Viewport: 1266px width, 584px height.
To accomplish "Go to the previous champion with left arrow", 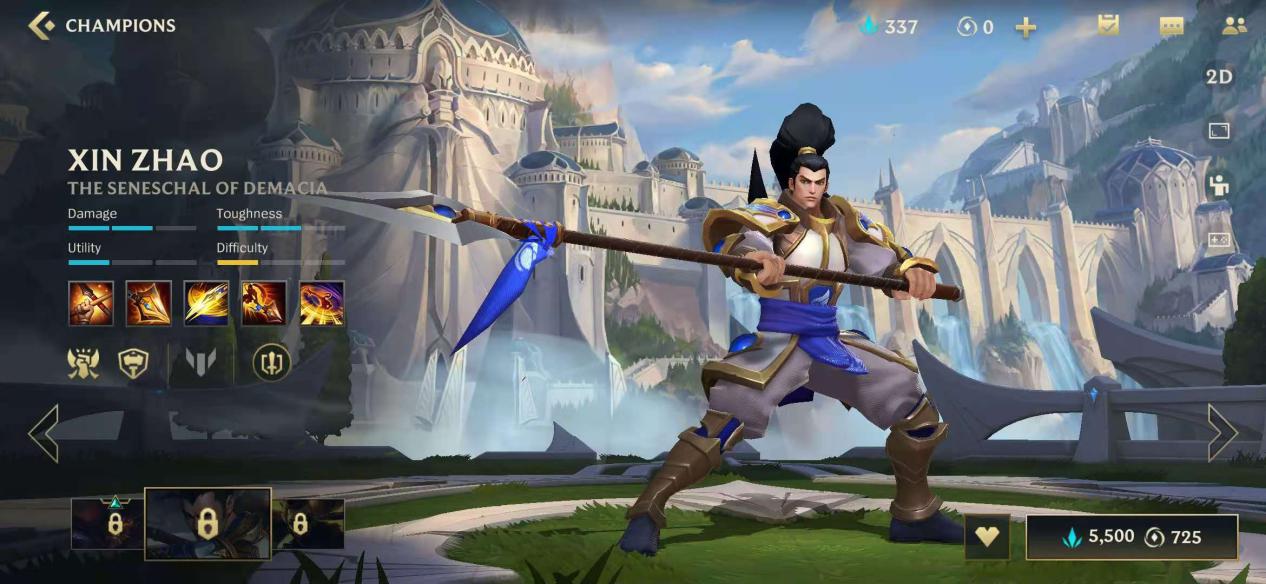I will tap(43, 433).
